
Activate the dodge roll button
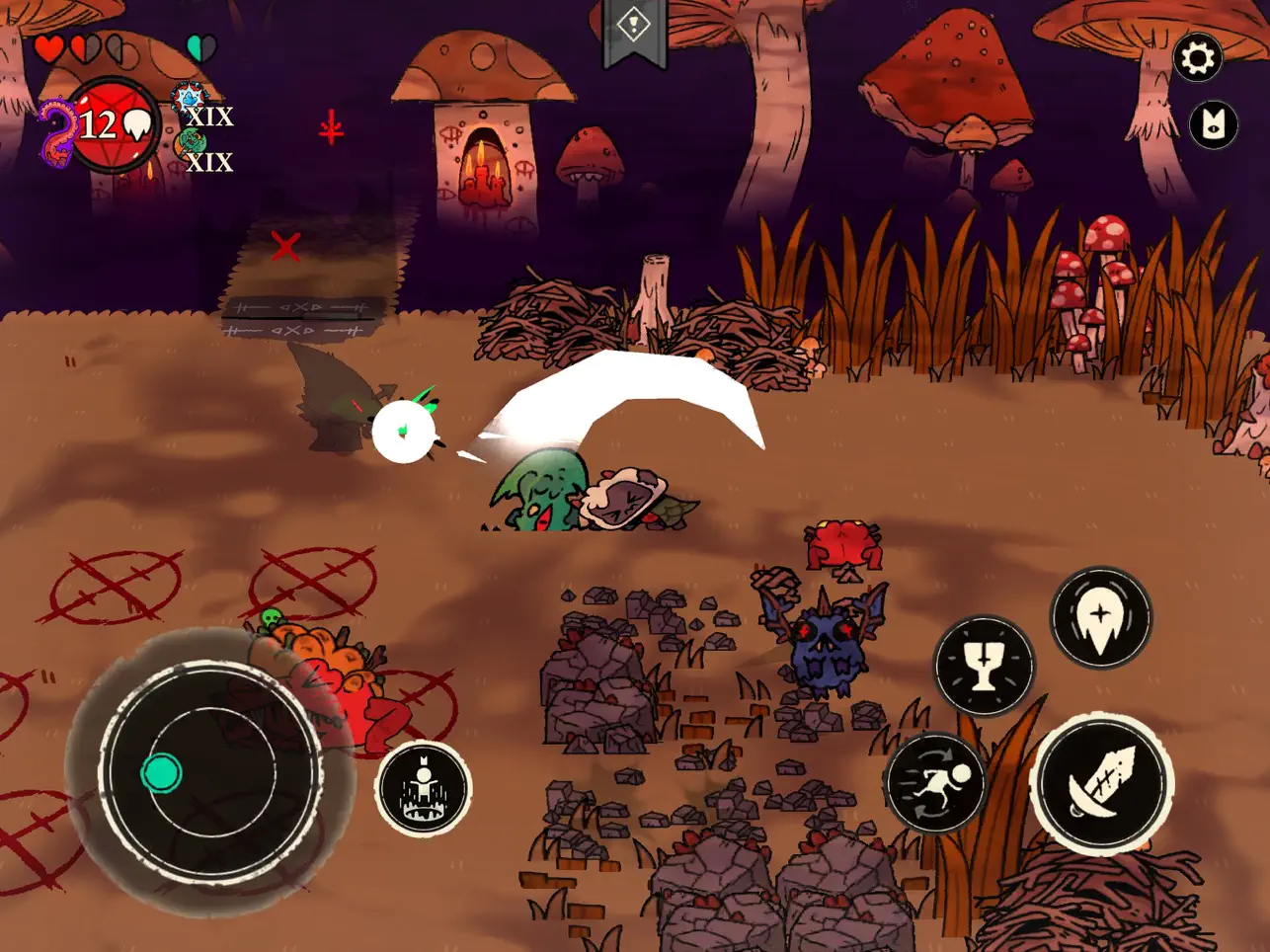click(x=934, y=782)
